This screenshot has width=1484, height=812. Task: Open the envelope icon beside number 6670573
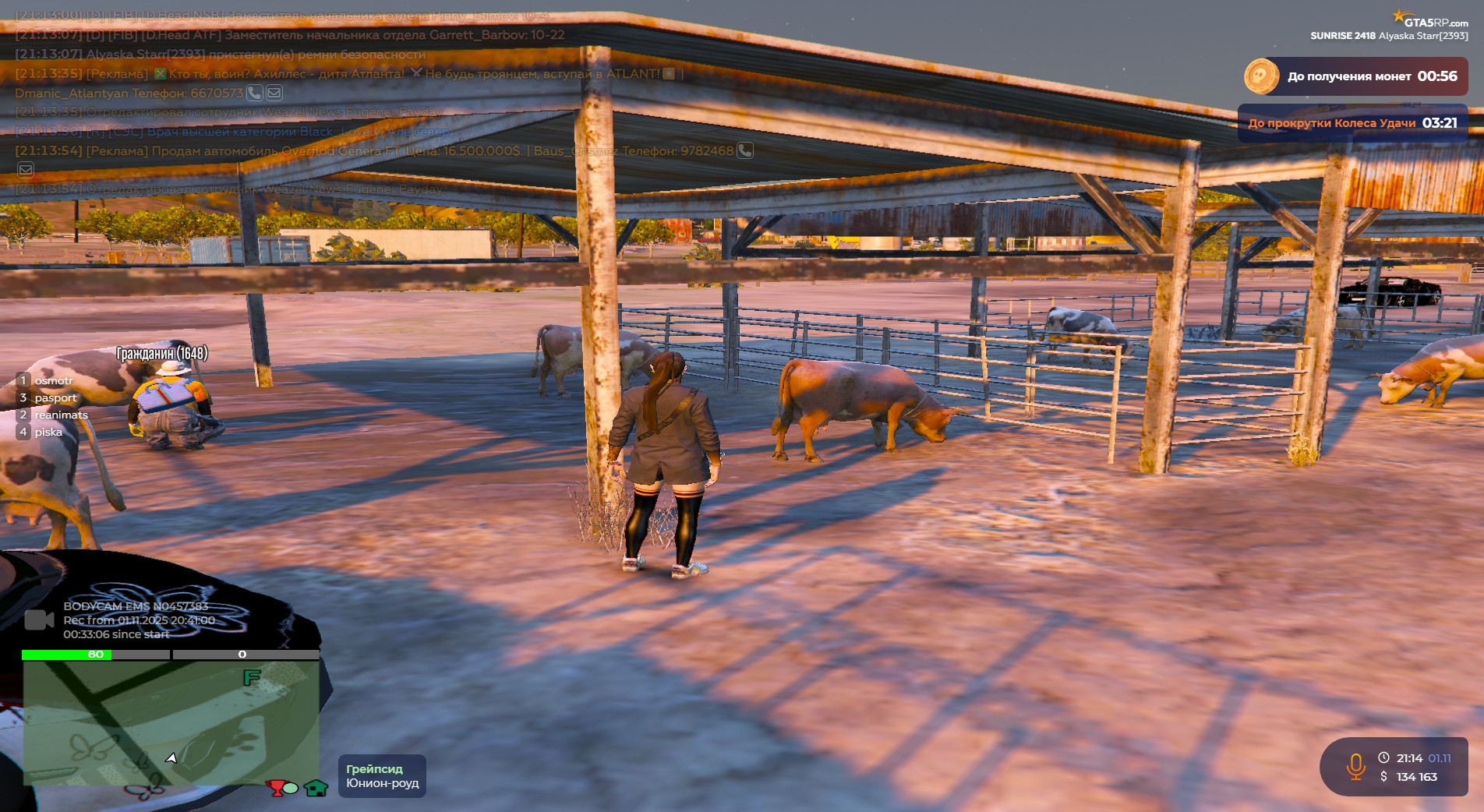[x=274, y=93]
